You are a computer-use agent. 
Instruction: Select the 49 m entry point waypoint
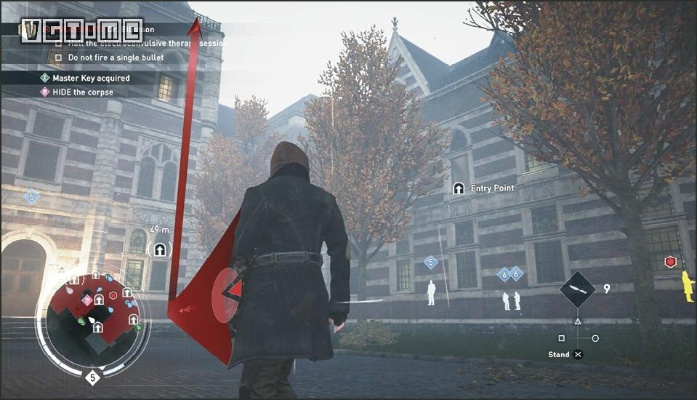[160, 248]
